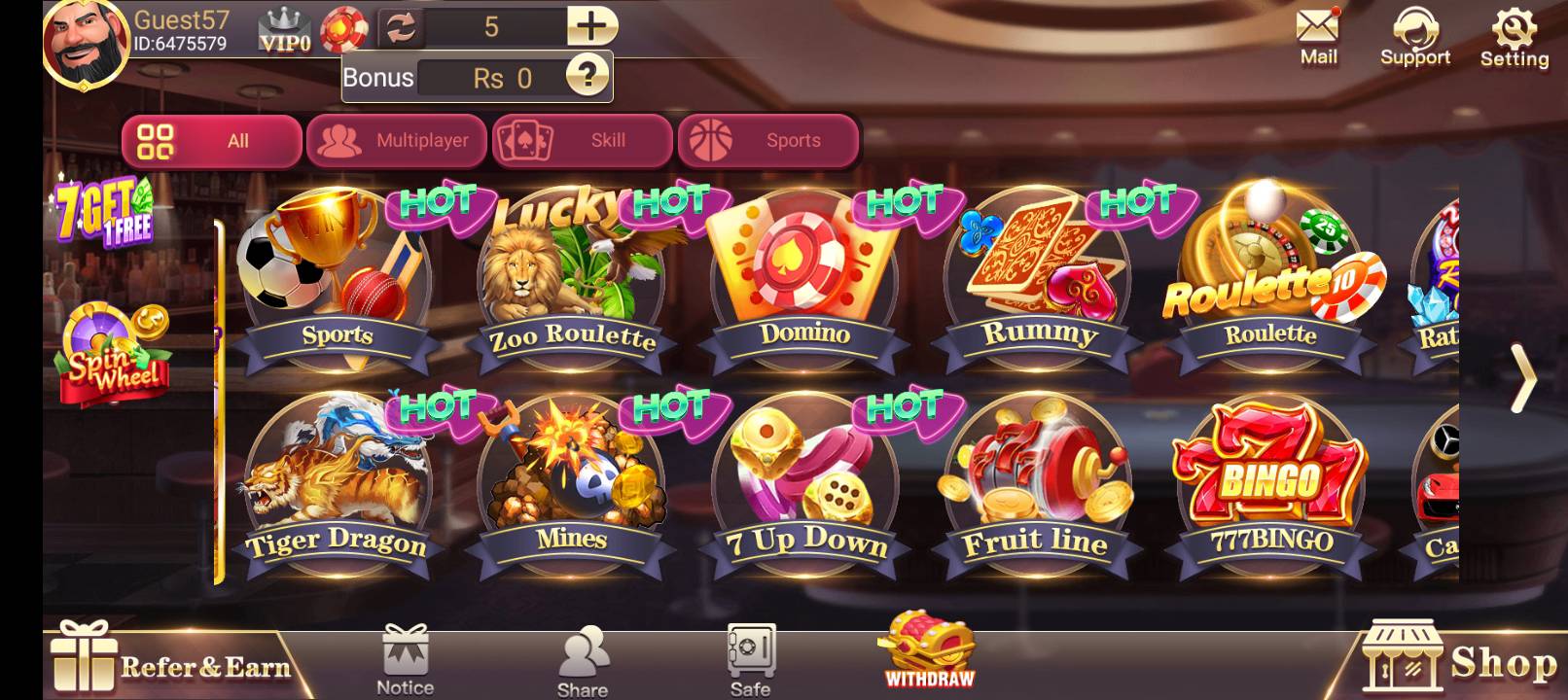Tap the Share people icon

[583, 653]
